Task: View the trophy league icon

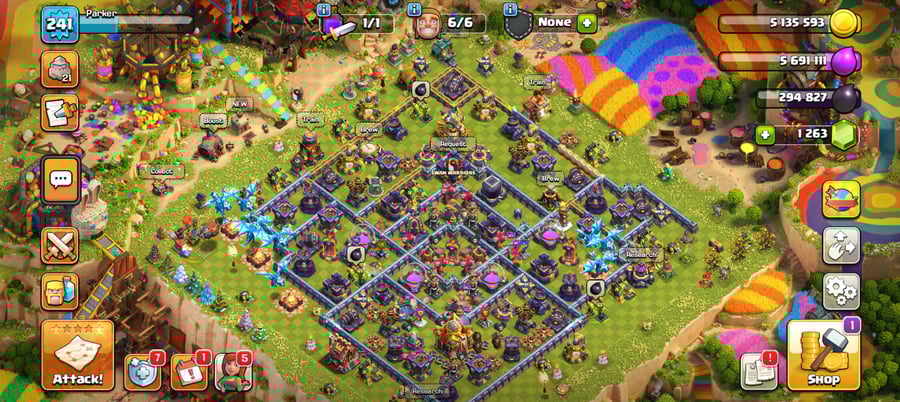Action: (59, 69)
